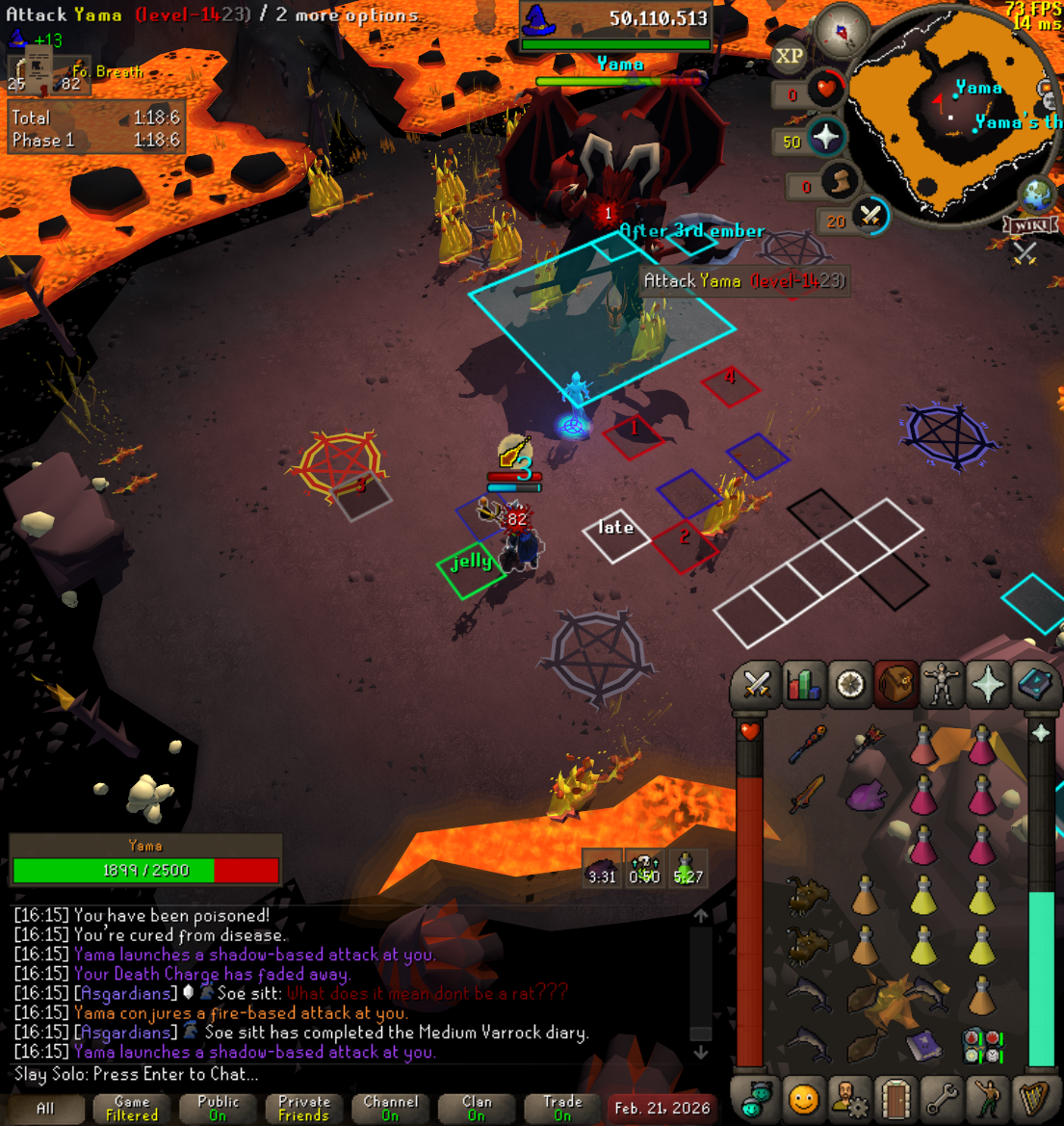Open the Worn Equipment tab

(x=941, y=686)
